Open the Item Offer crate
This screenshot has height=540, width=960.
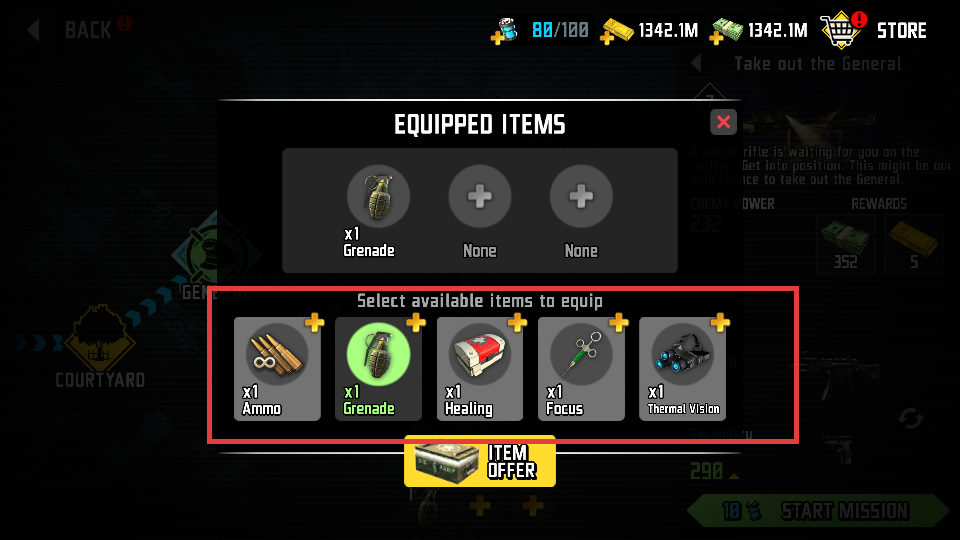tap(480, 461)
